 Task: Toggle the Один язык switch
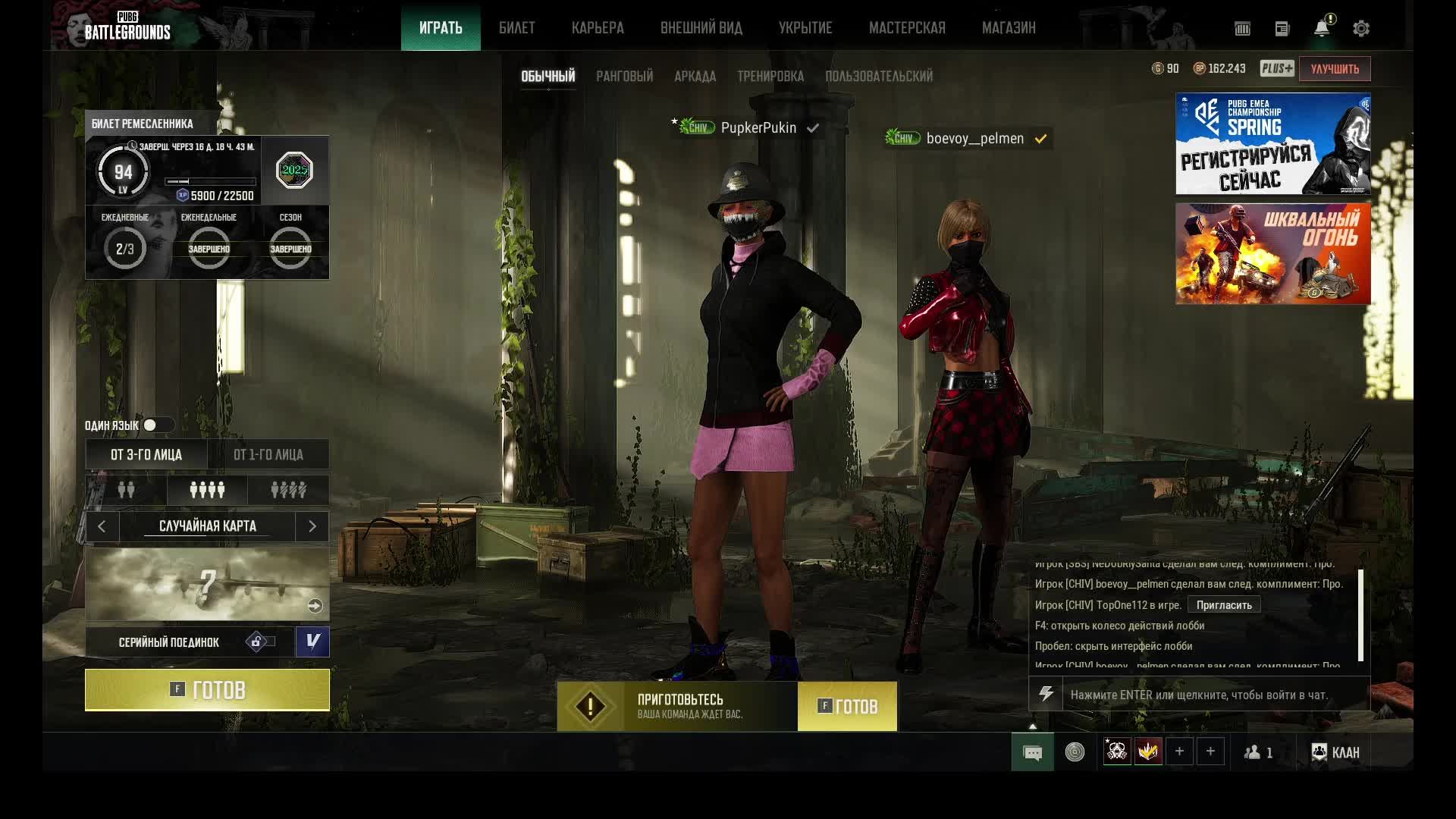[157, 425]
